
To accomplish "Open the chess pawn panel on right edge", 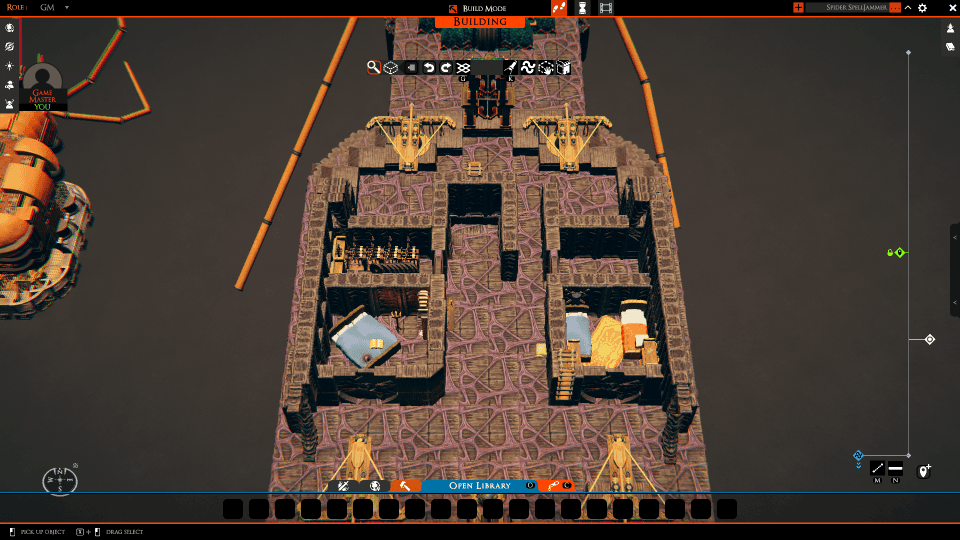I will (950, 28).
